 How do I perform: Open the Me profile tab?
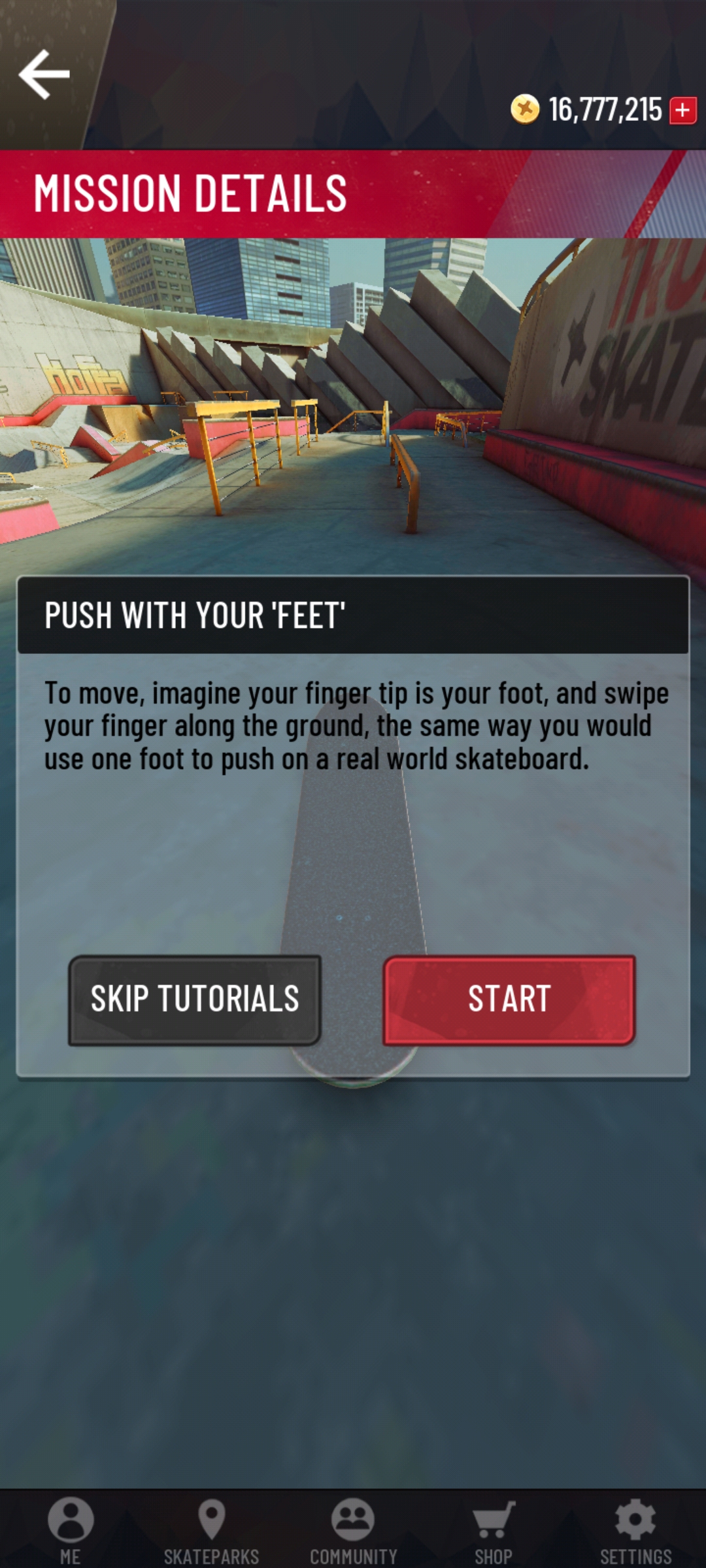[x=71, y=1529]
